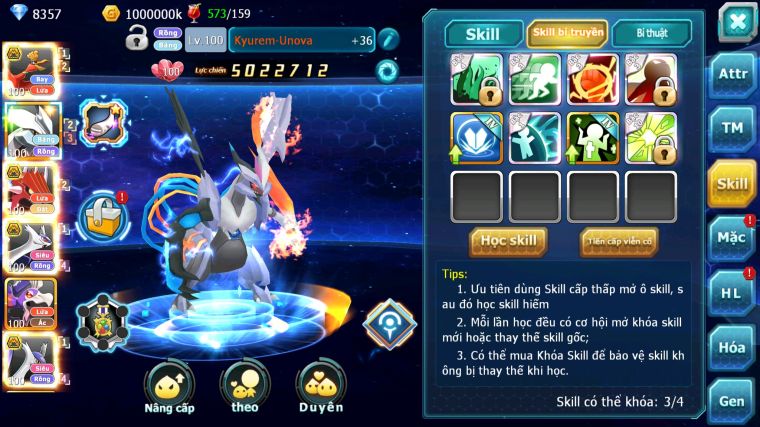Image resolution: width=760 pixels, height=427 pixels.
Task: Close the skill panel with the X button
Action: tap(736, 21)
